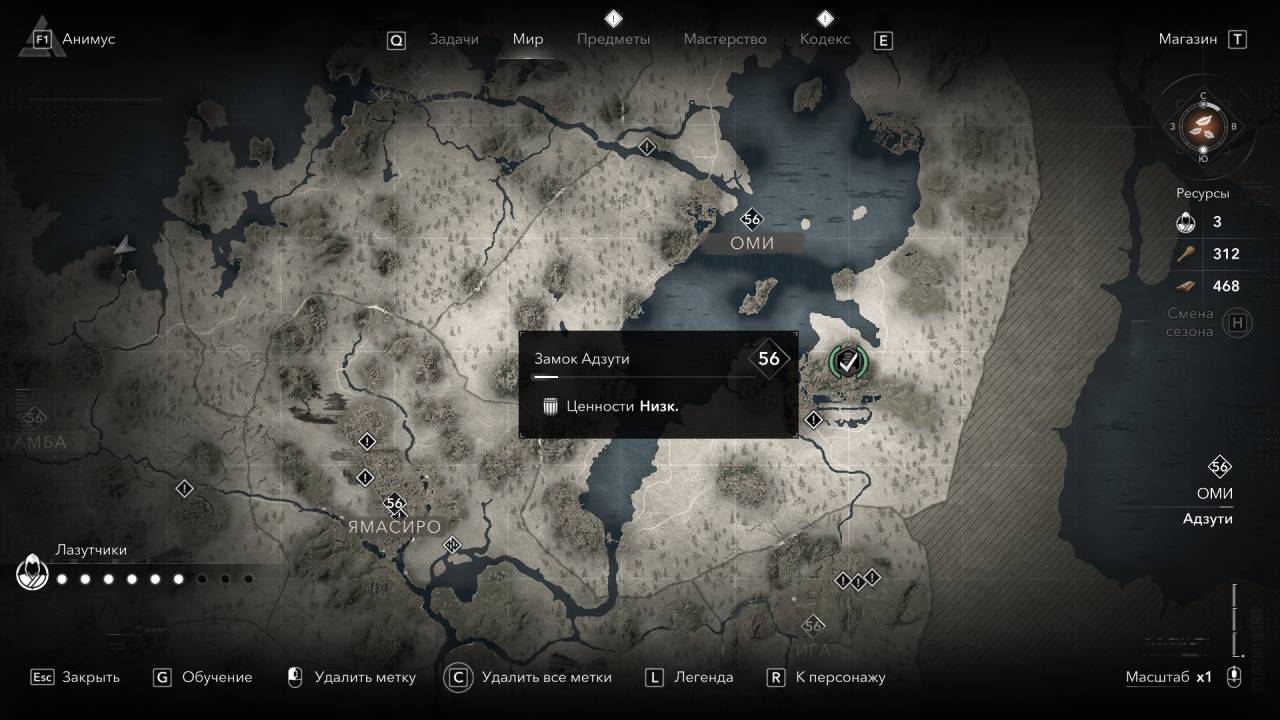
Task: Go to the Мастерство tab
Action: pos(725,39)
